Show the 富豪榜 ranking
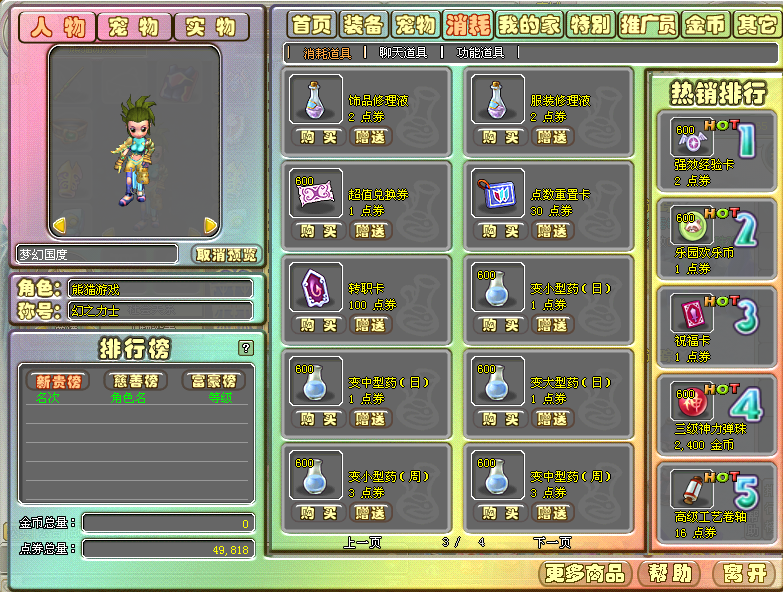Screen dimensions: 783x592 click(213, 381)
